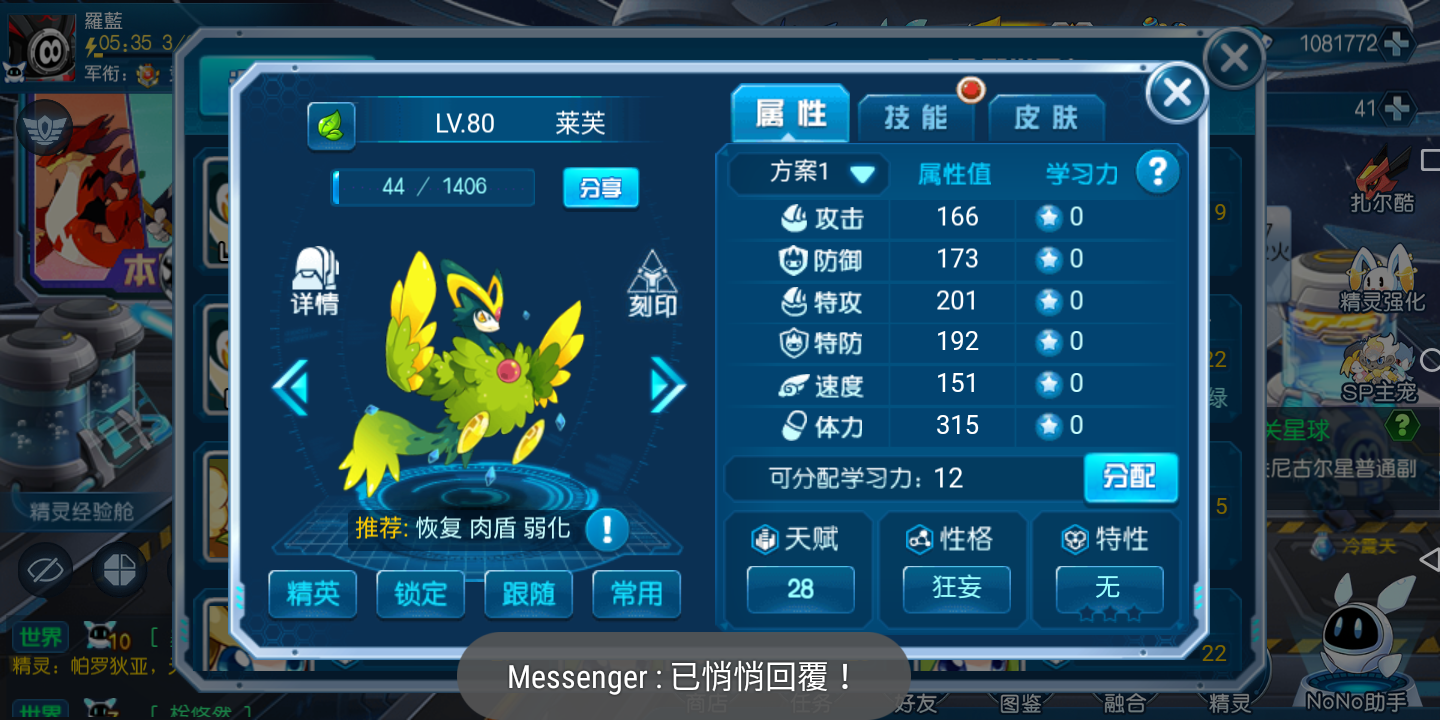
Task: Close the spirit details panel
Action: (x=1177, y=93)
